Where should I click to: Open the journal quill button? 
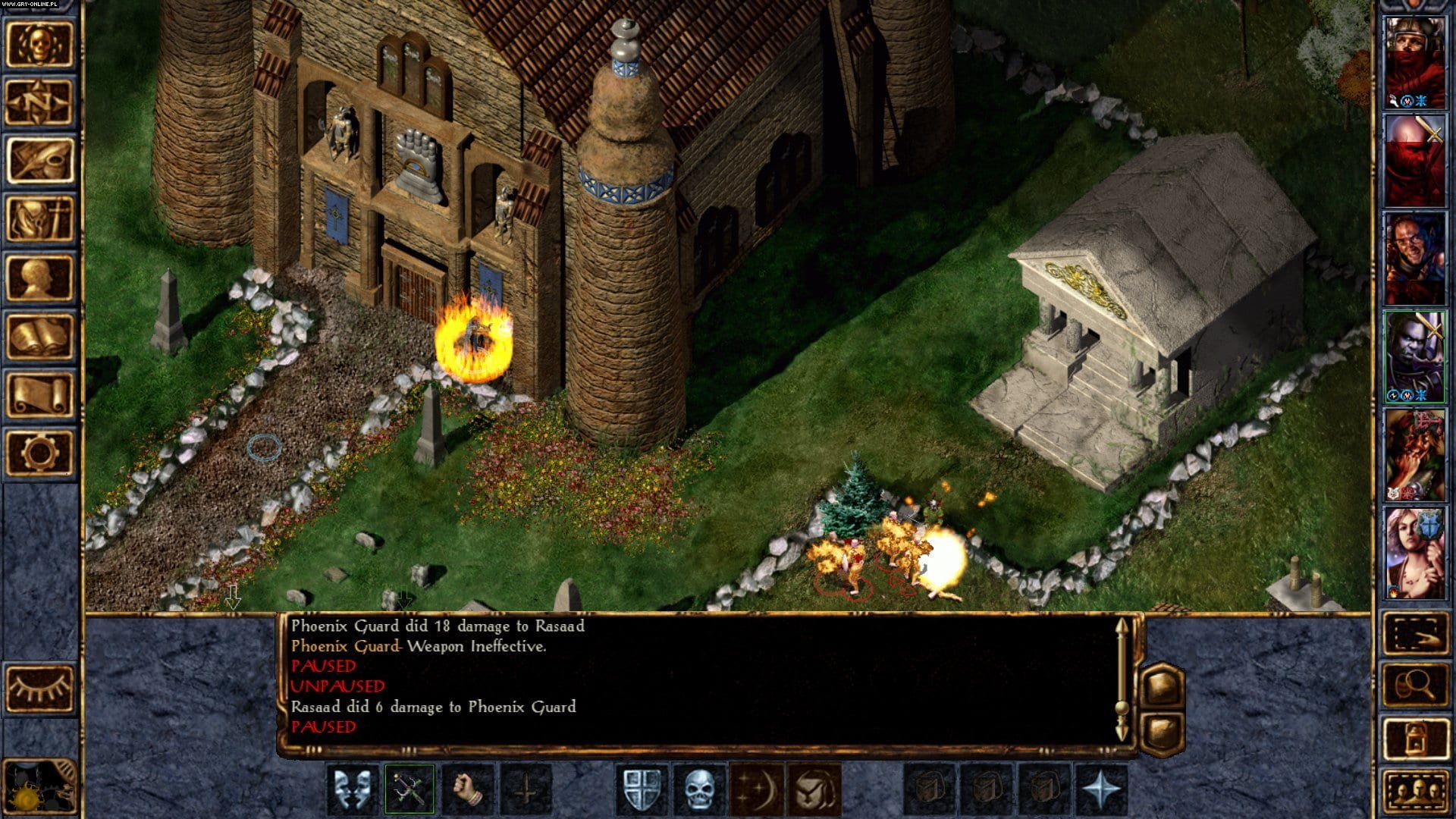pyautogui.click(x=40, y=161)
